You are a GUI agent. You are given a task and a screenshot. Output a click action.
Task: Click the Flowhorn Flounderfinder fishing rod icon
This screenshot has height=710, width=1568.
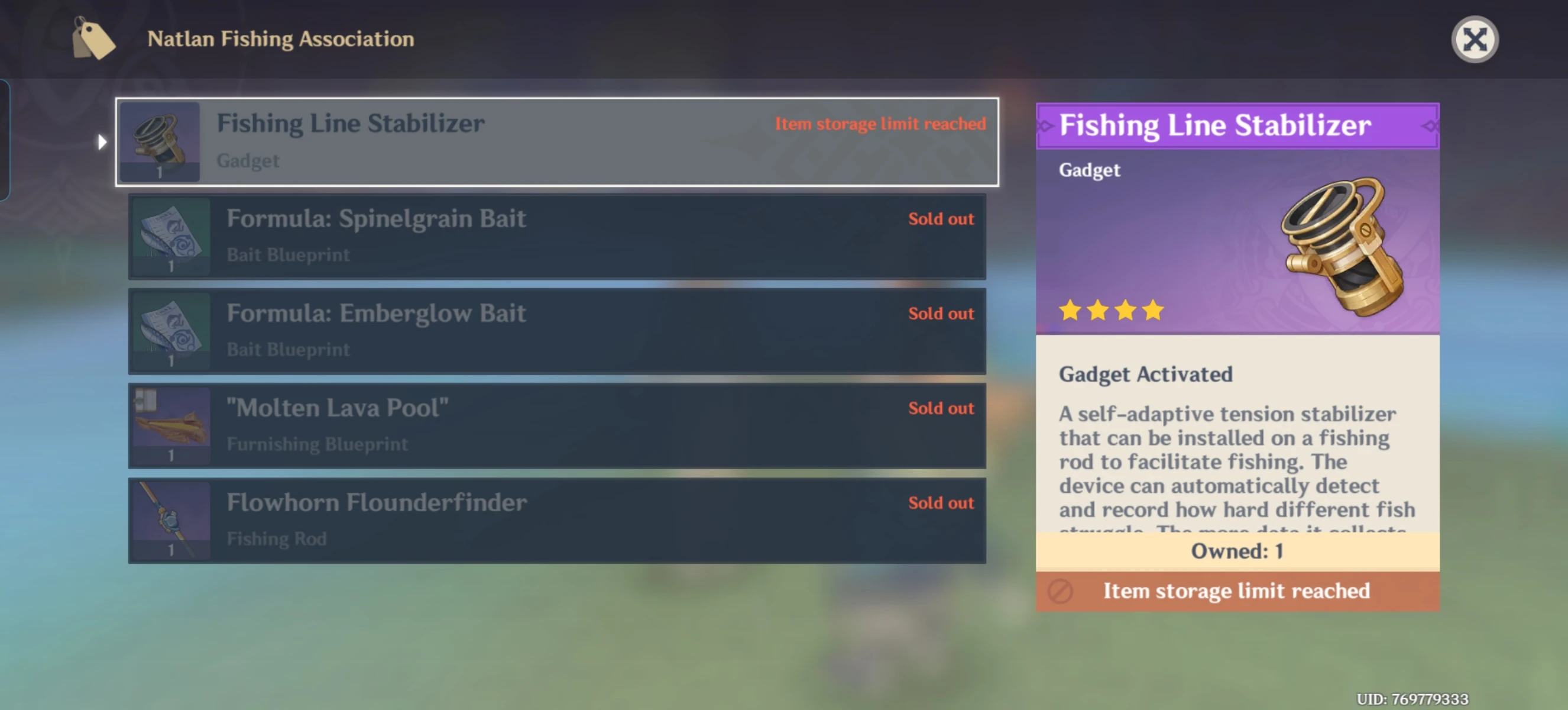pyautogui.click(x=171, y=520)
